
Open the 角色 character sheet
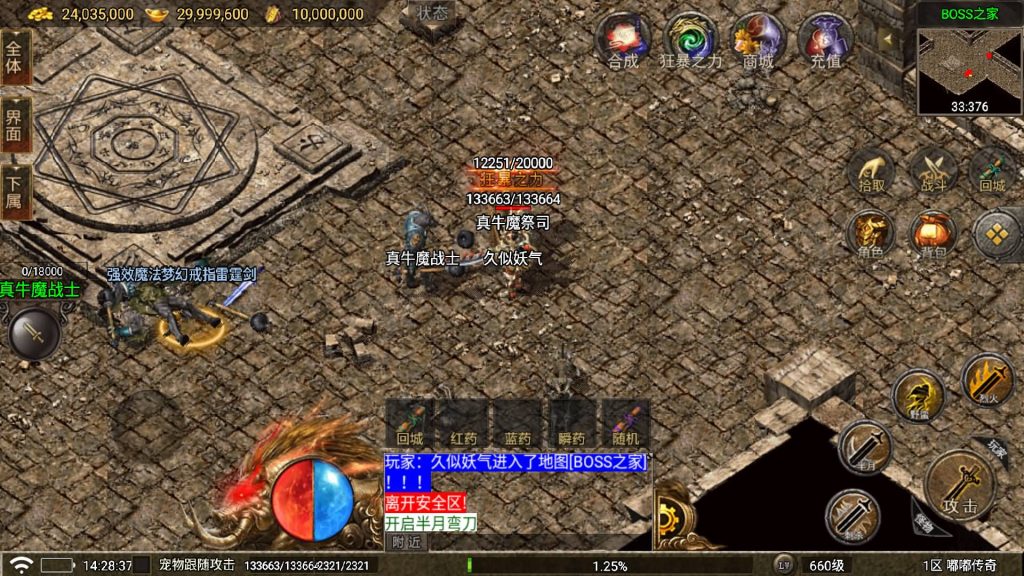point(871,235)
